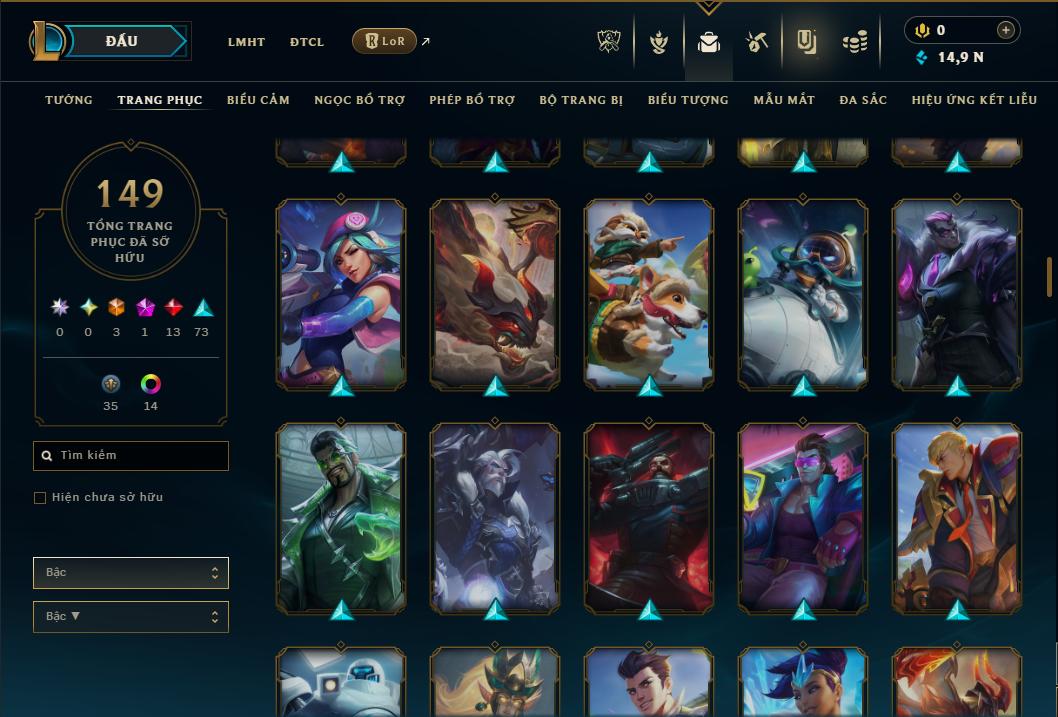This screenshot has height=717, width=1058.
Task: Choose the green-suited man with sunglasses skin
Action: [341, 518]
